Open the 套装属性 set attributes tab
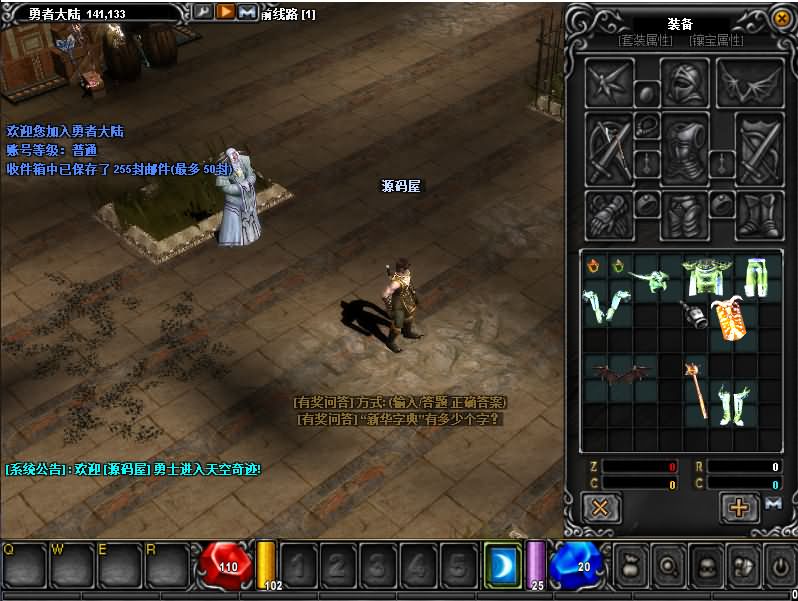The image size is (798, 601). pyautogui.click(x=645, y=40)
